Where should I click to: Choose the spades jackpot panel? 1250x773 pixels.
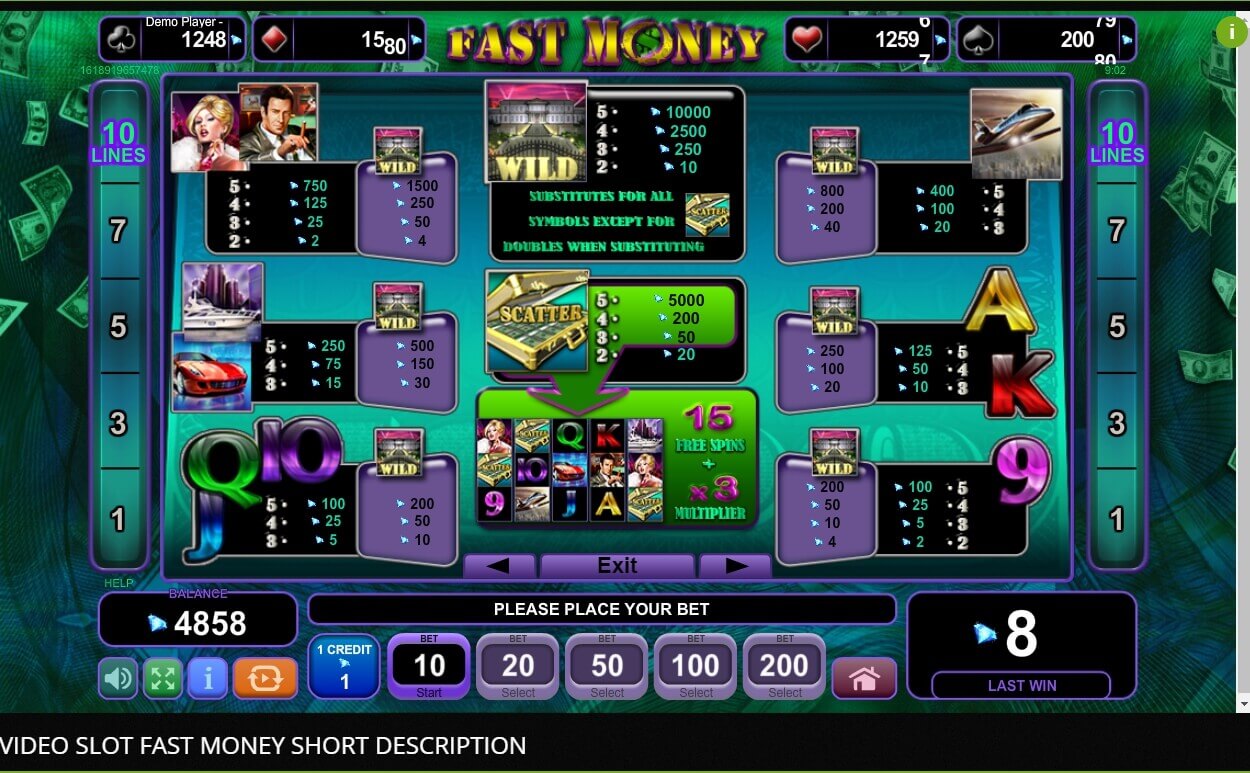[x=1046, y=40]
